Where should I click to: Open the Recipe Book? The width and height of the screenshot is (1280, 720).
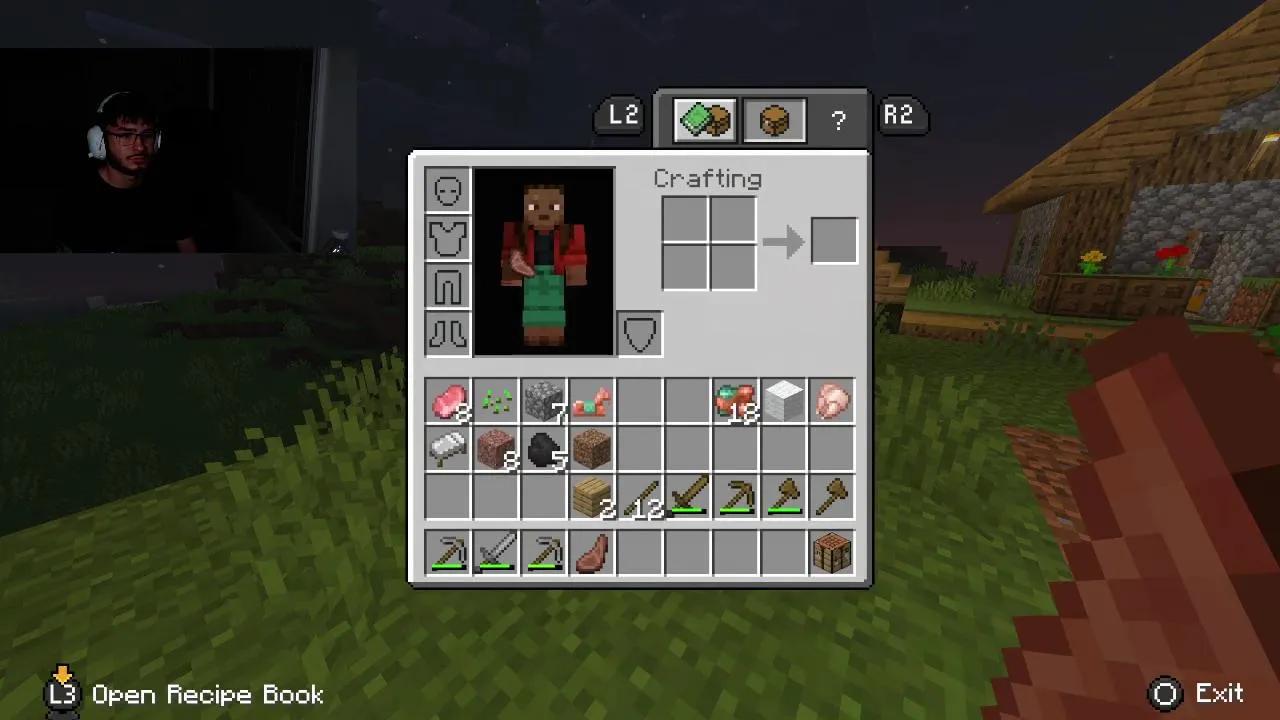(x=62, y=693)
